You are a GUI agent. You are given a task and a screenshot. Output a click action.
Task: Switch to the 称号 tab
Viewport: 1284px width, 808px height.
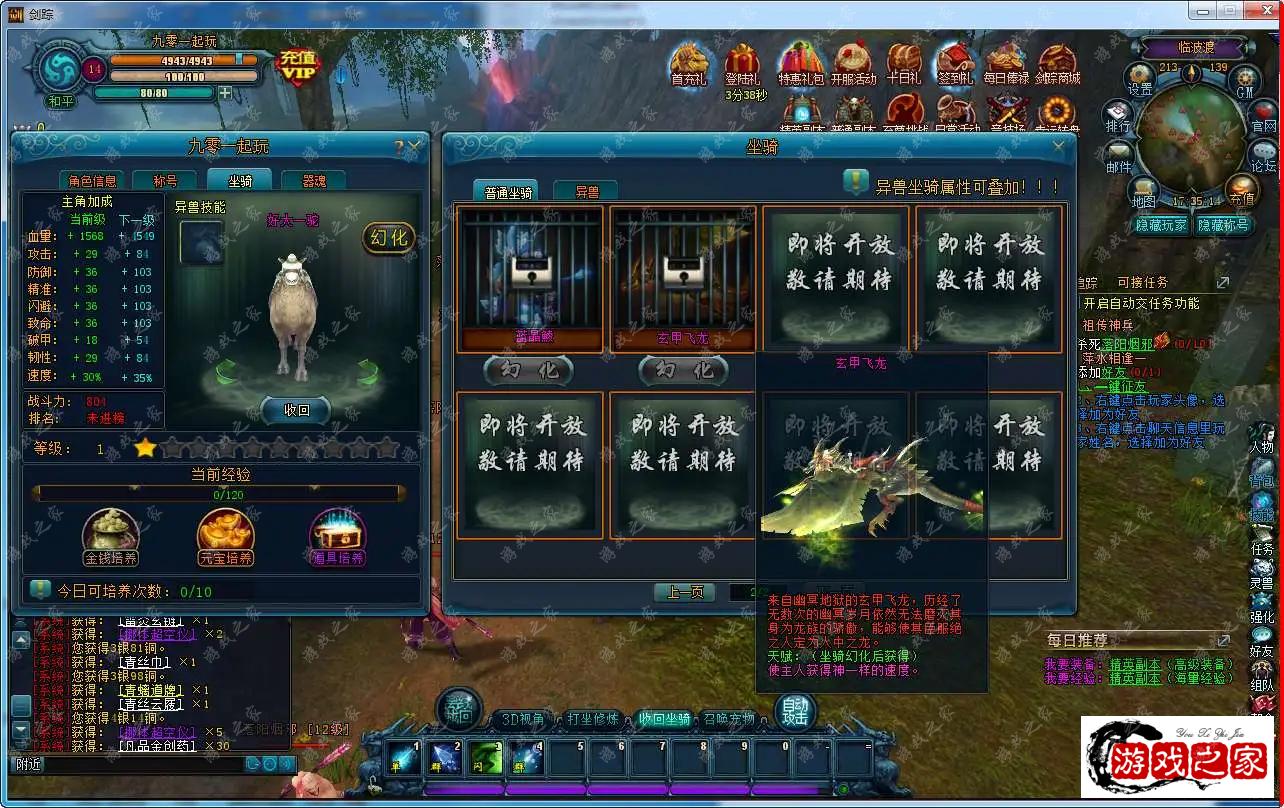[165, 181]
